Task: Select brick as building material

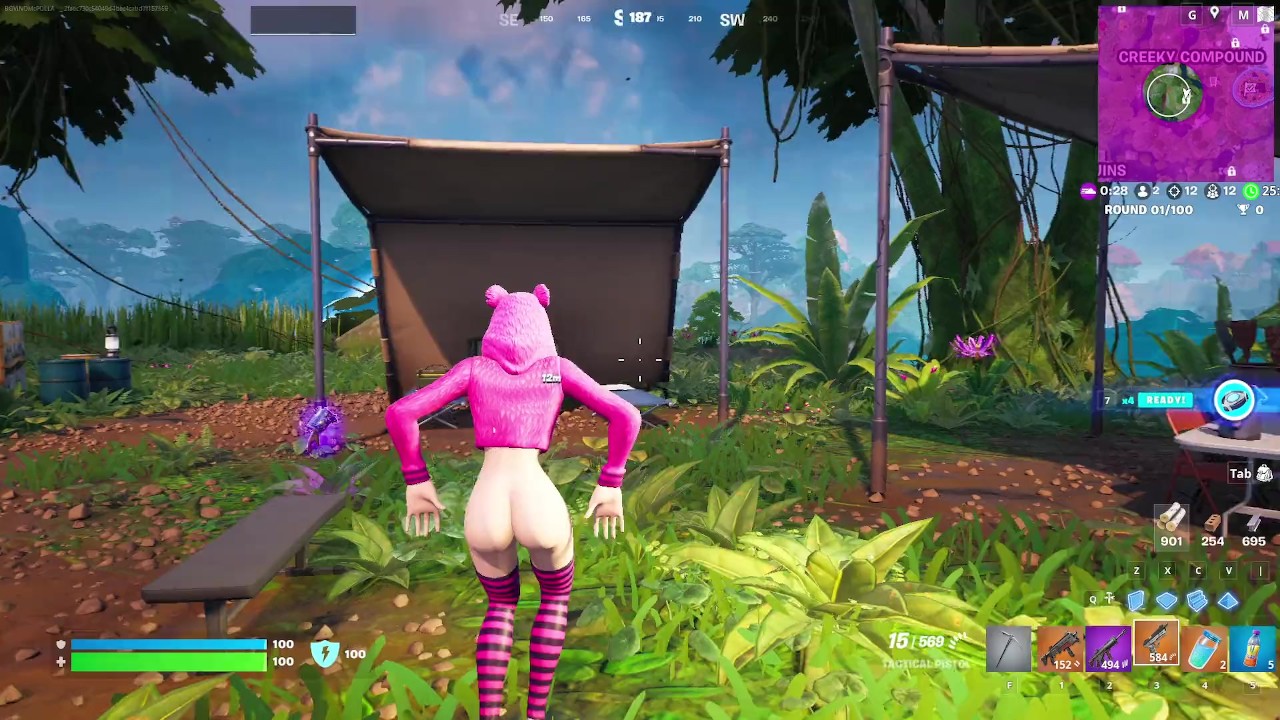Action: coord(1212,522)
